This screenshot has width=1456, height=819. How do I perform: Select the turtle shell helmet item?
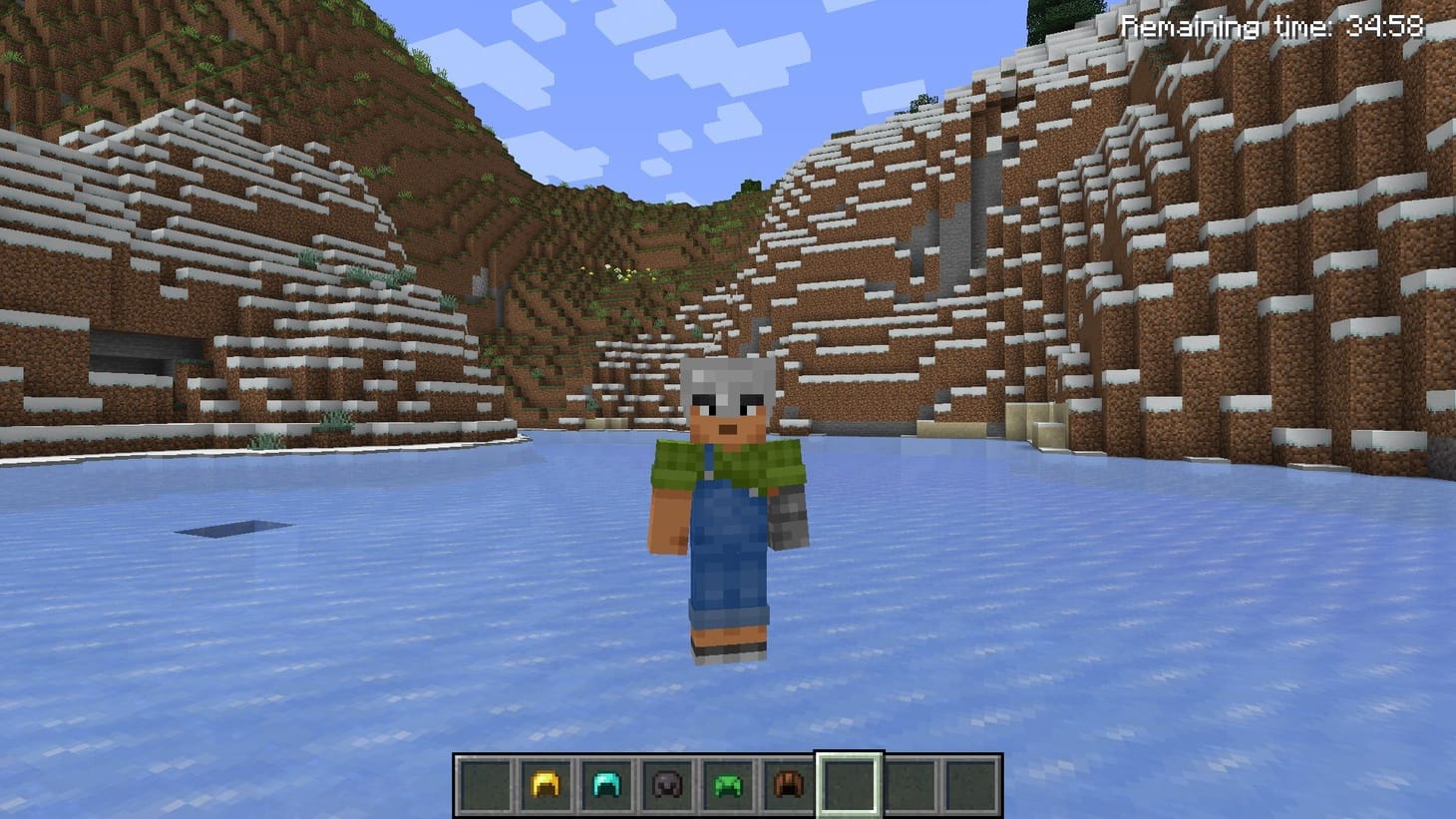(727, 784)
